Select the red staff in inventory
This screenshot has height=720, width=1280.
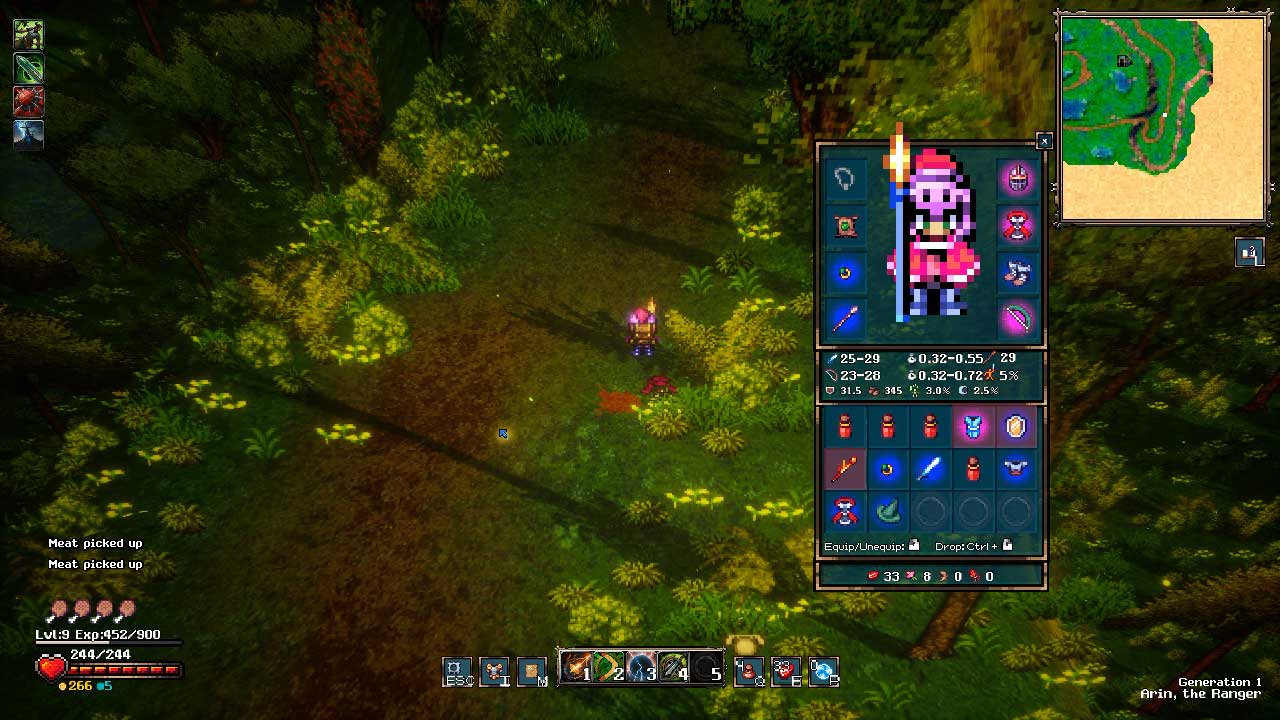point(845,469)
